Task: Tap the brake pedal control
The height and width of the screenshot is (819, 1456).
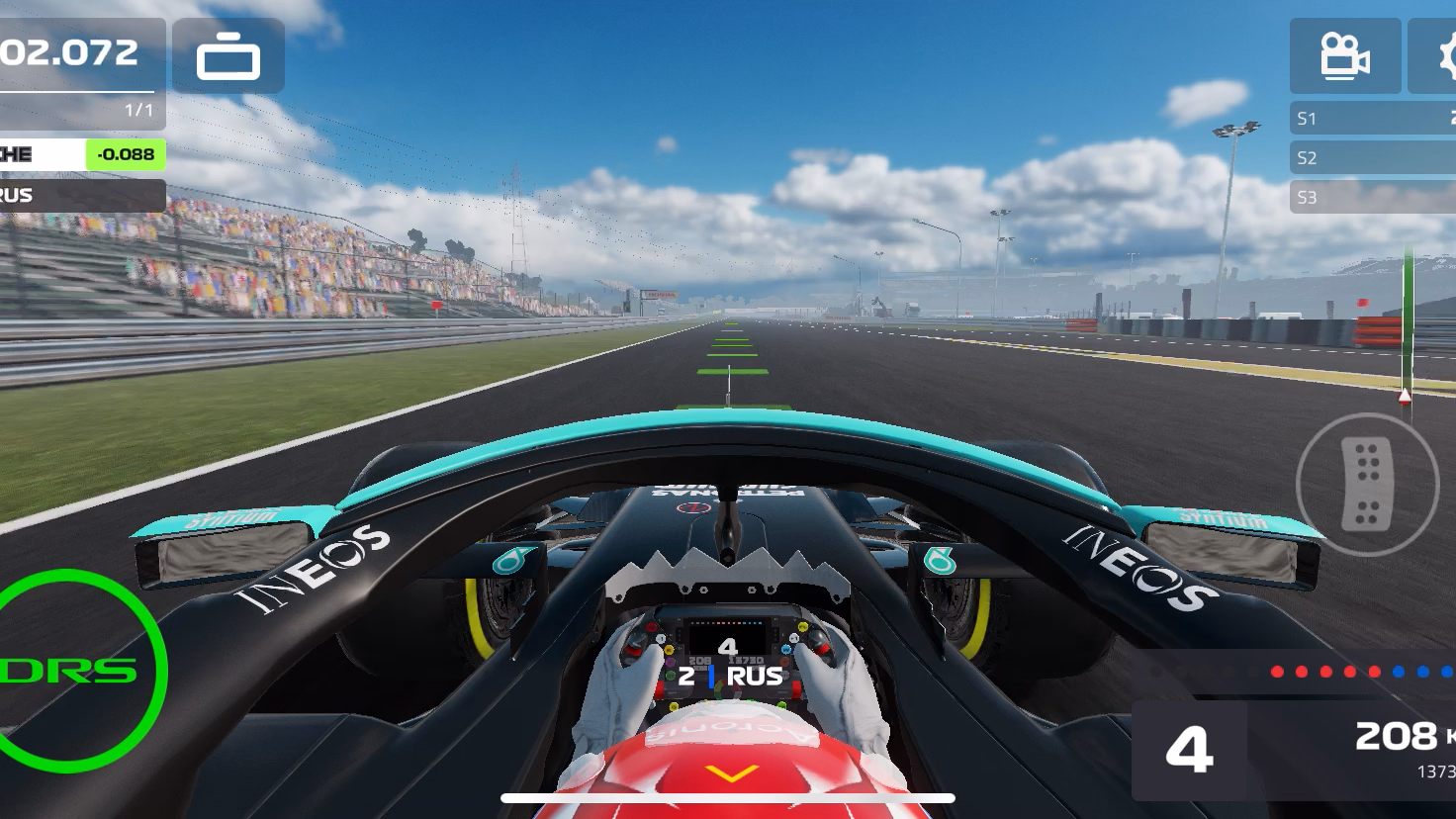Action: pos(1367,485)
